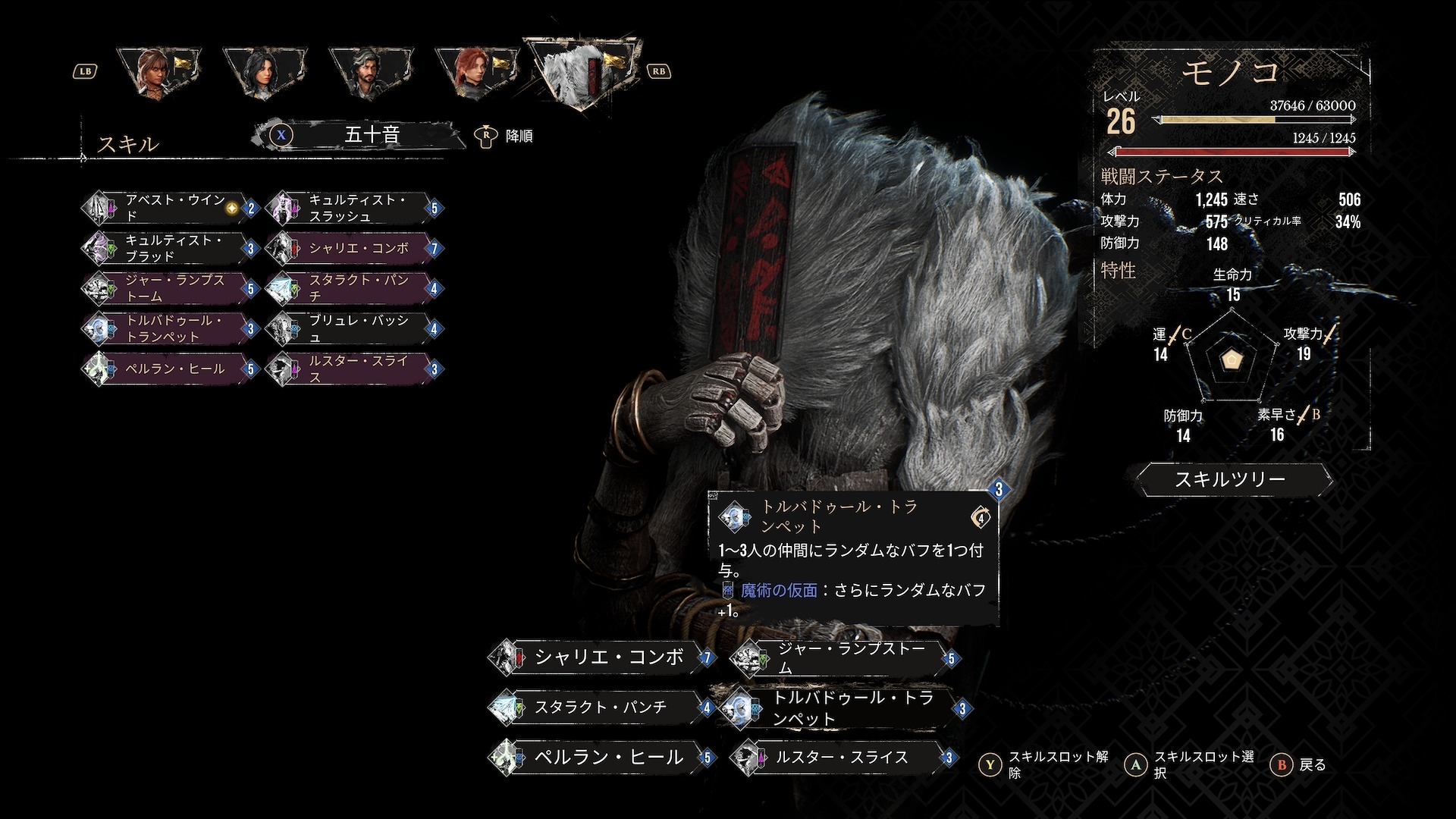This screenshot has width=1456, height=819.
Task: Change the 五十音 sort order selector
Action: coord(370,136)
